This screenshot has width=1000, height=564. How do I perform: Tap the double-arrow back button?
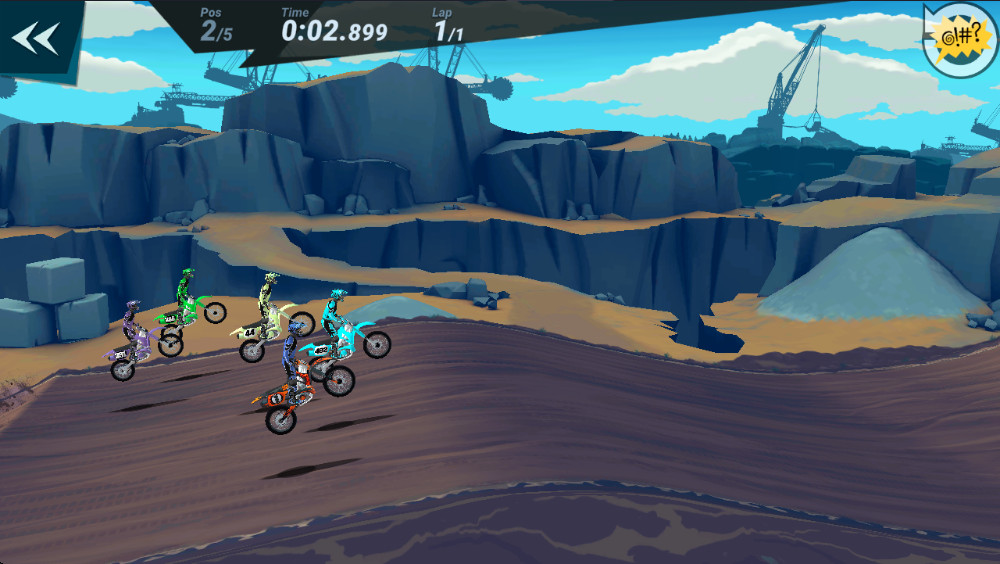(35, 38)
